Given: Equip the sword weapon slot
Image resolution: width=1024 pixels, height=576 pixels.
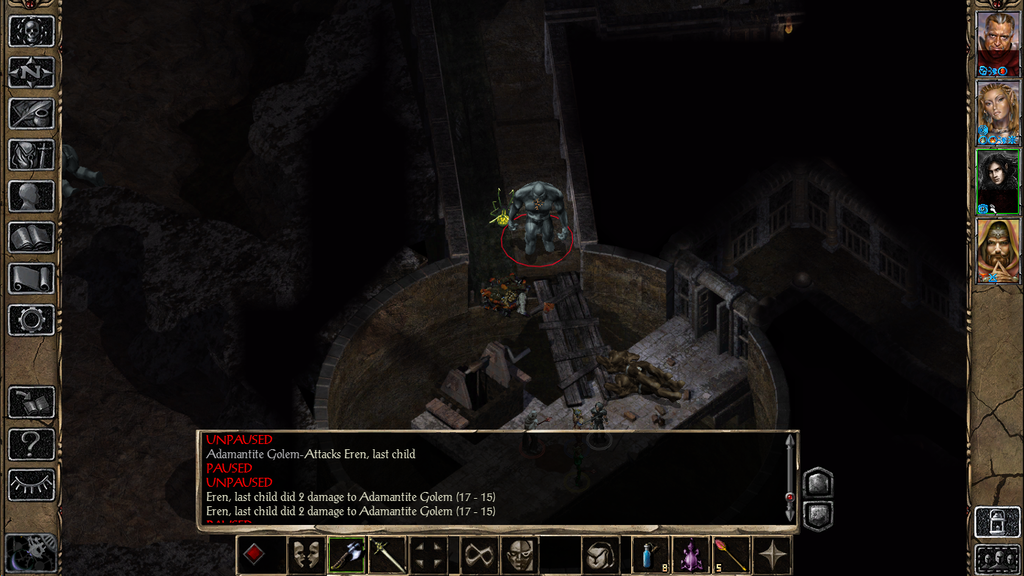Looking at the screenshot, I should 387,555.
